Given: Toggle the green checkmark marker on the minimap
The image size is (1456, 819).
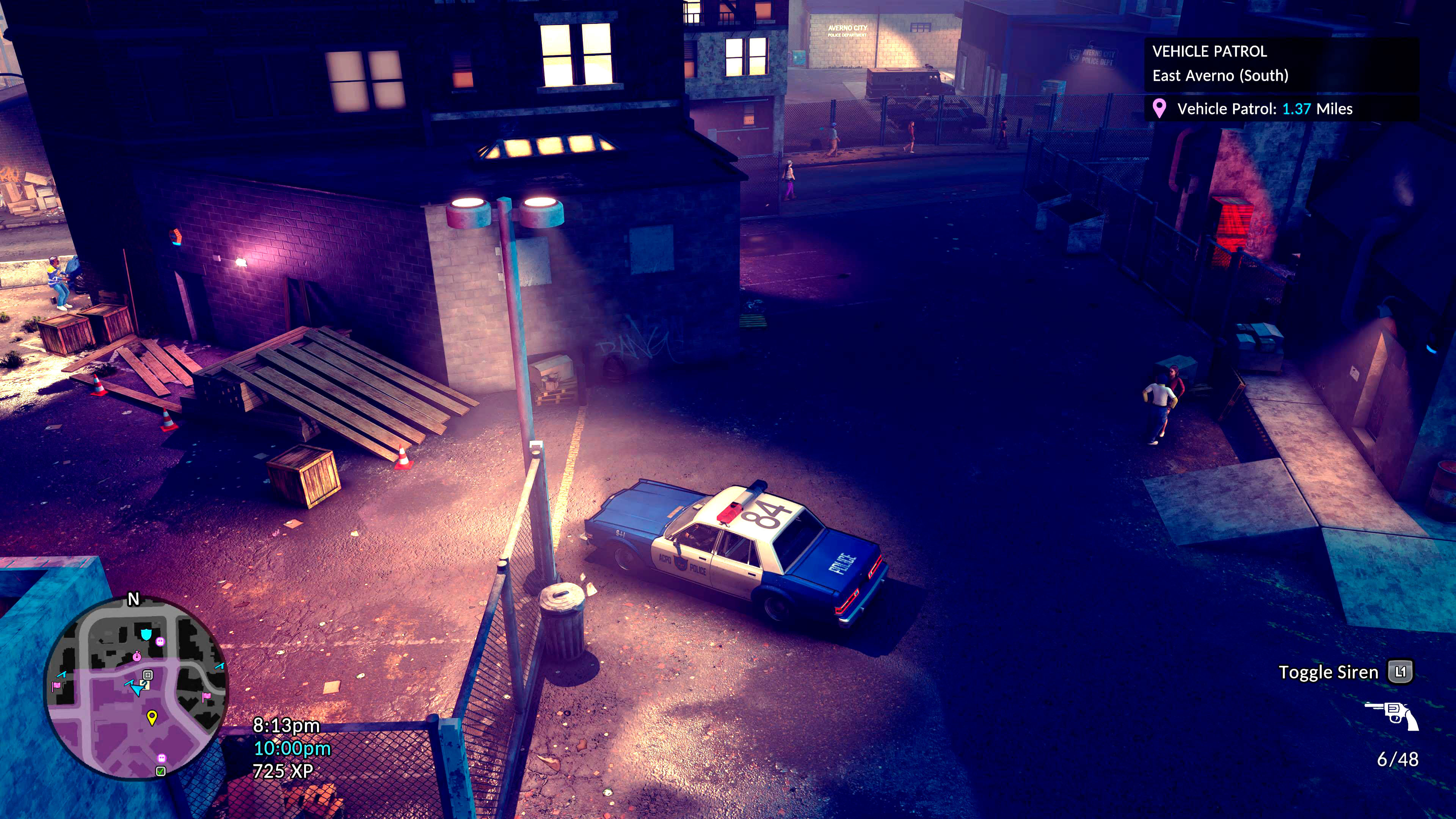Looking at the screenshot, I should pos(160,771).
